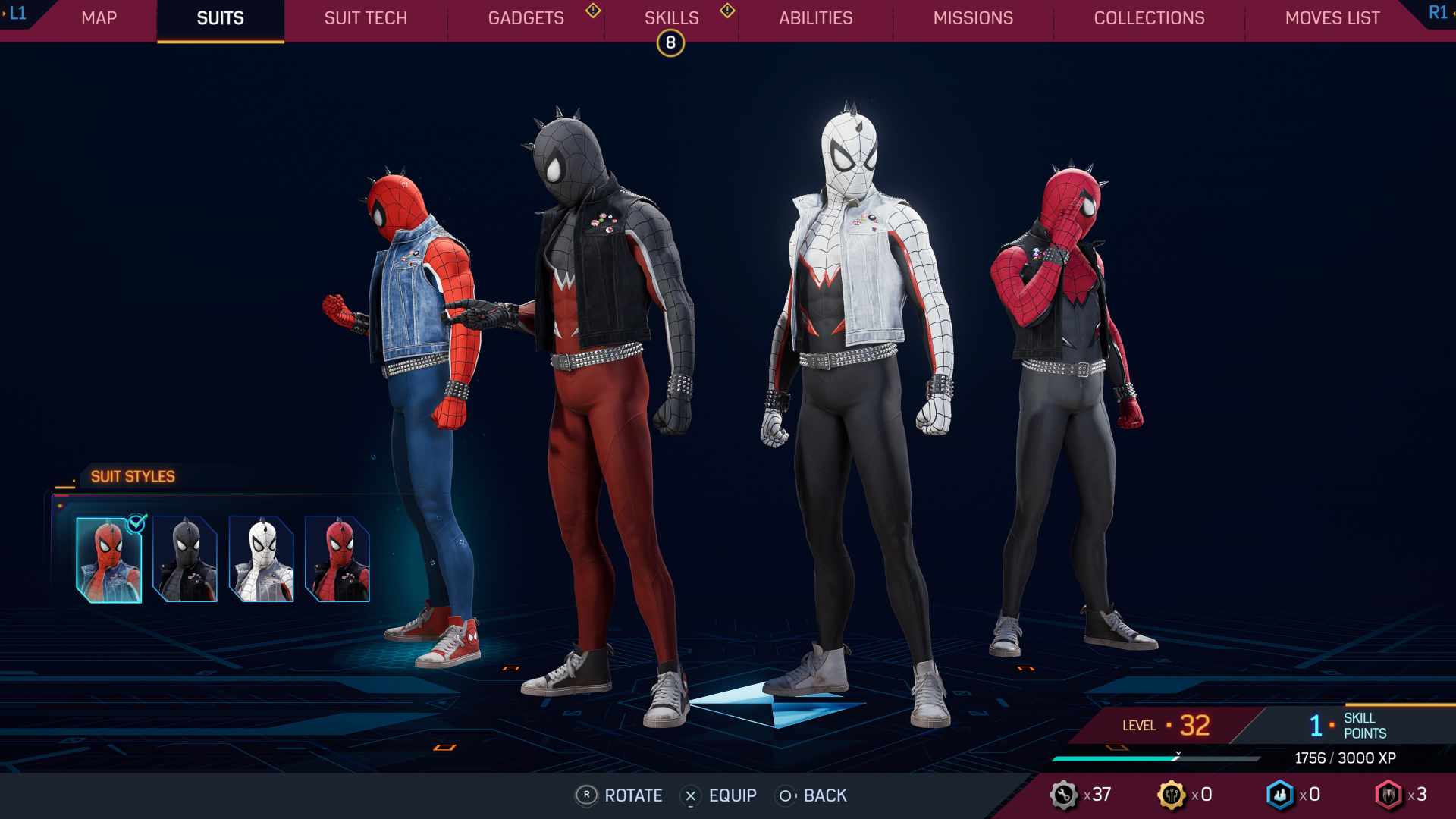1456x819 pixels.
Task: Click the Tech Parts wrench gear icon
Action: [x=1065, y=795]
